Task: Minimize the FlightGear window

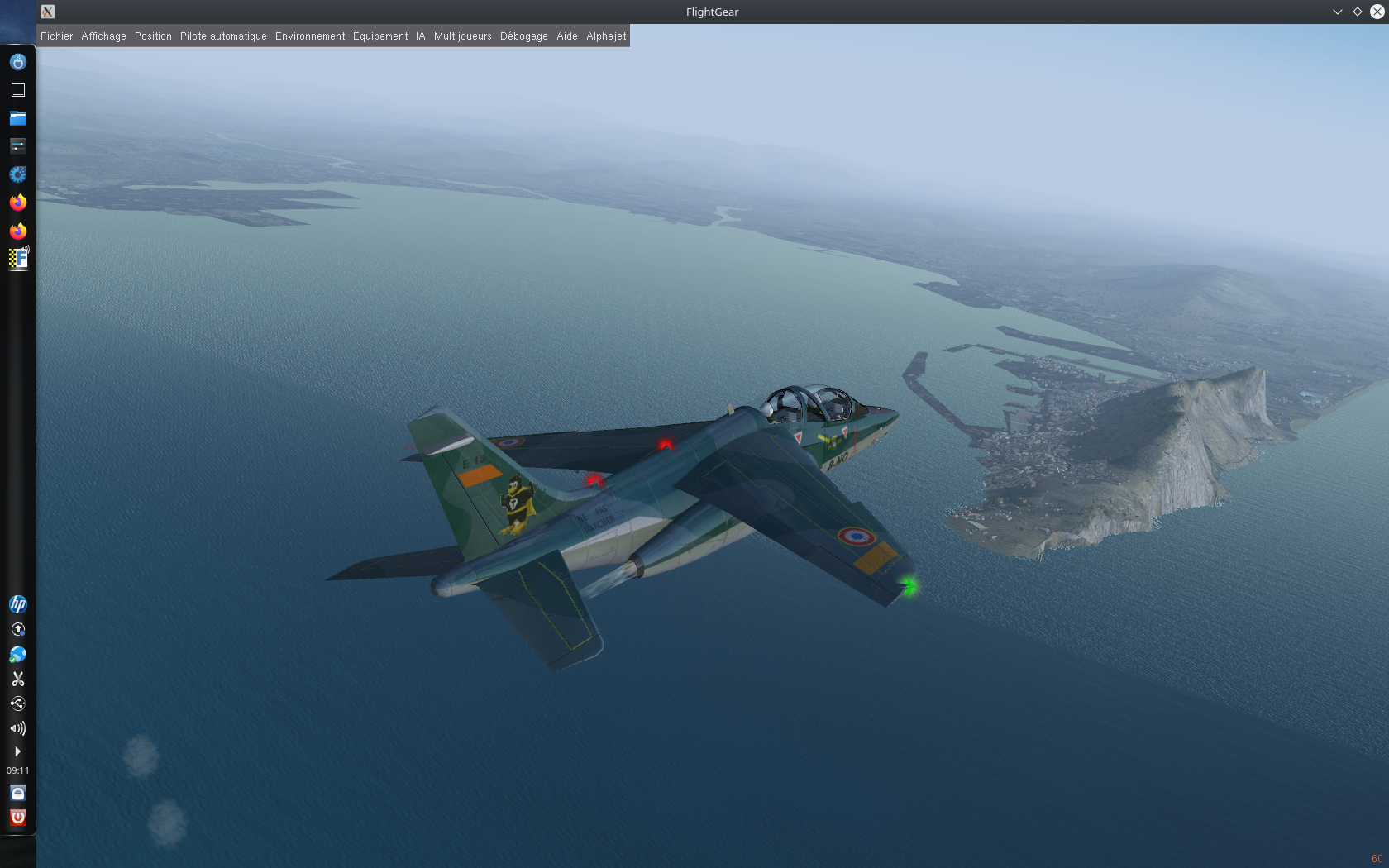Action: tap(1337, 12)
